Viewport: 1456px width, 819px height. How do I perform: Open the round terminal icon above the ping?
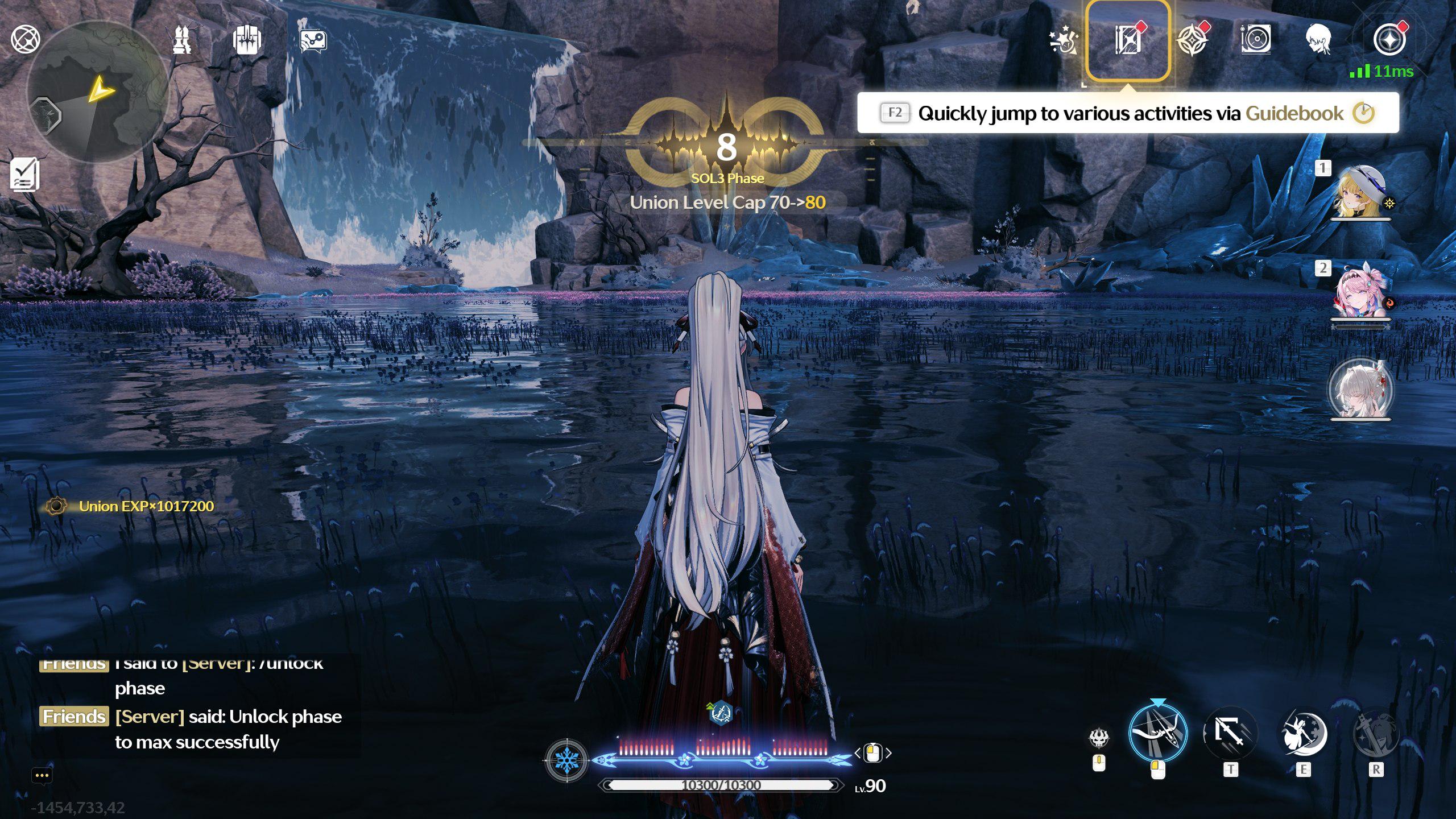[x=1389, y=40]
